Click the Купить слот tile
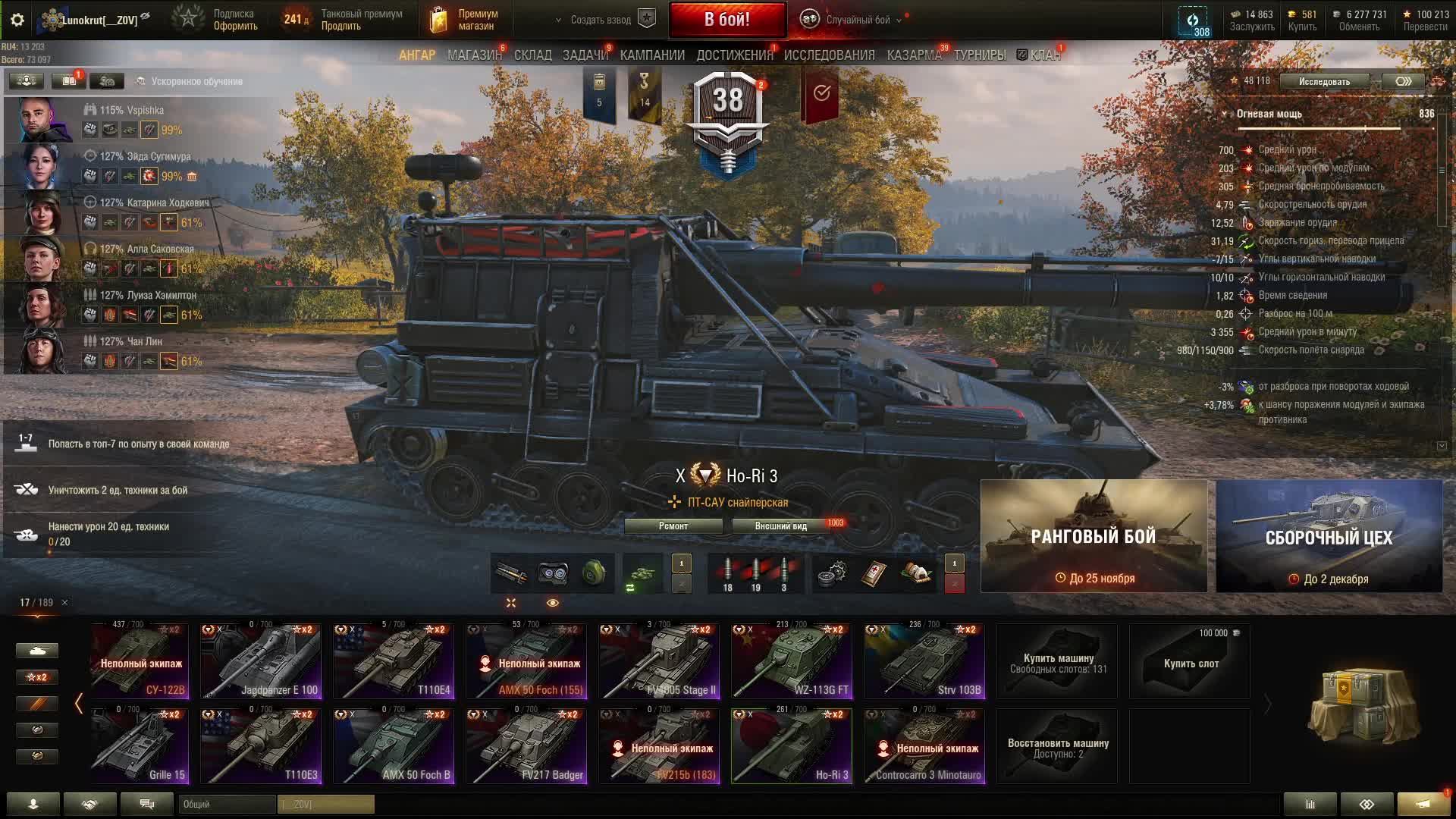Image resolution: width=1456 pixels, height=819 pixels. [1191, 662]
